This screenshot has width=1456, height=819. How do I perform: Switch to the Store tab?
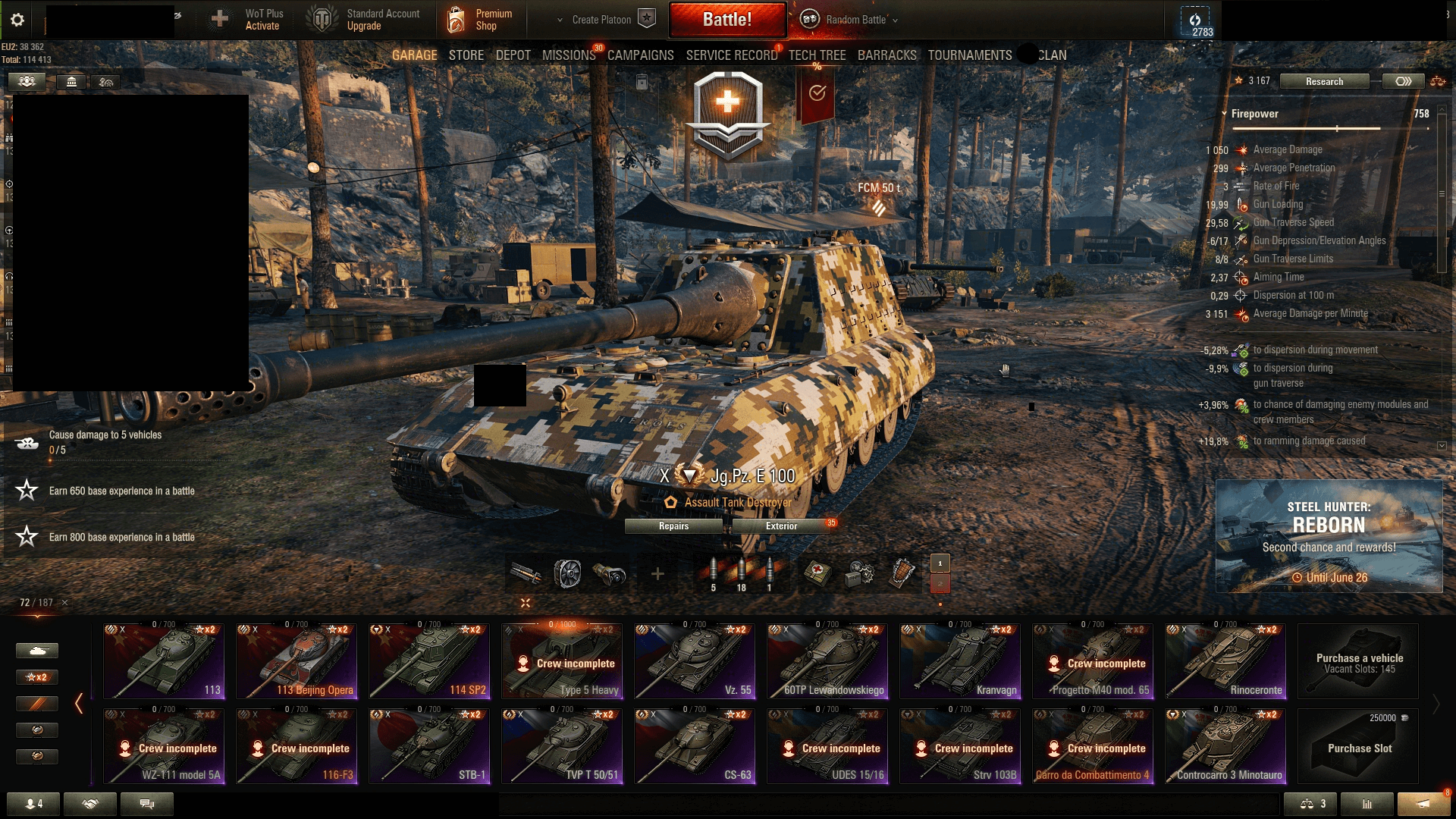[x=466, y=55]
